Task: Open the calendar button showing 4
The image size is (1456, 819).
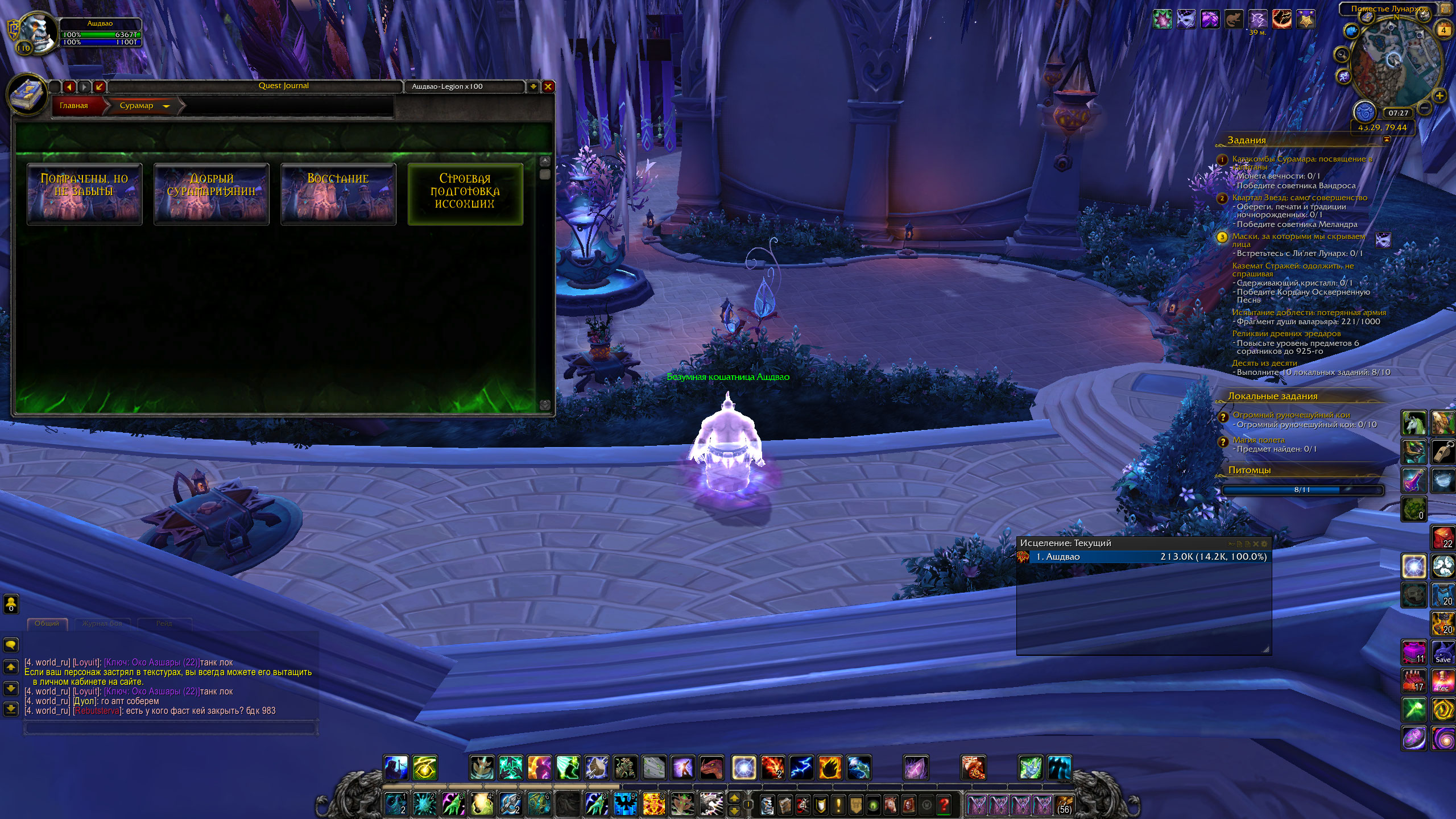Action: (x=1443, y=30)
